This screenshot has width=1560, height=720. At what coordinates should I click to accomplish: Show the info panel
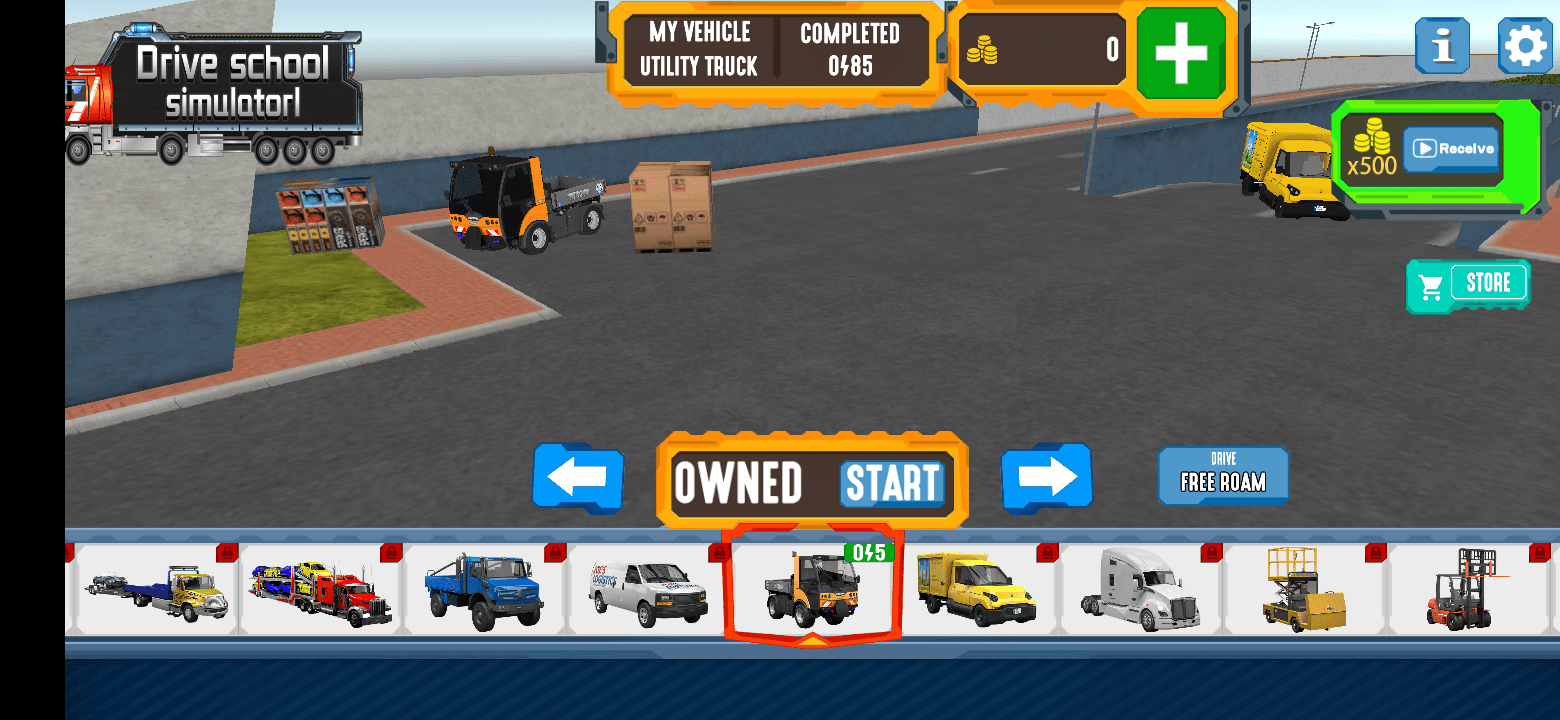[x=1441, y=45]
